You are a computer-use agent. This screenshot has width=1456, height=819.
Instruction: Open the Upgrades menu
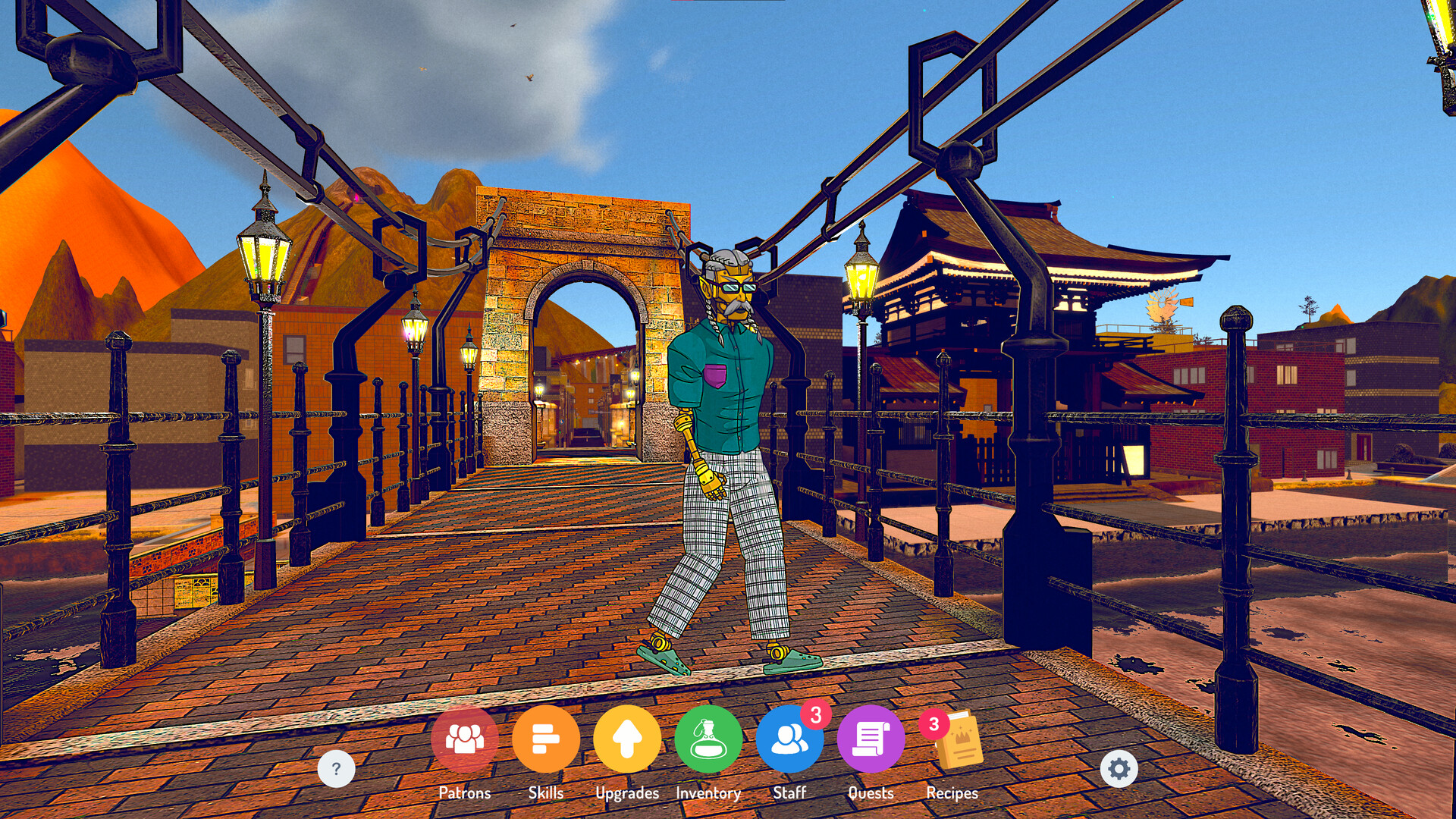click(x=627, y=739)
